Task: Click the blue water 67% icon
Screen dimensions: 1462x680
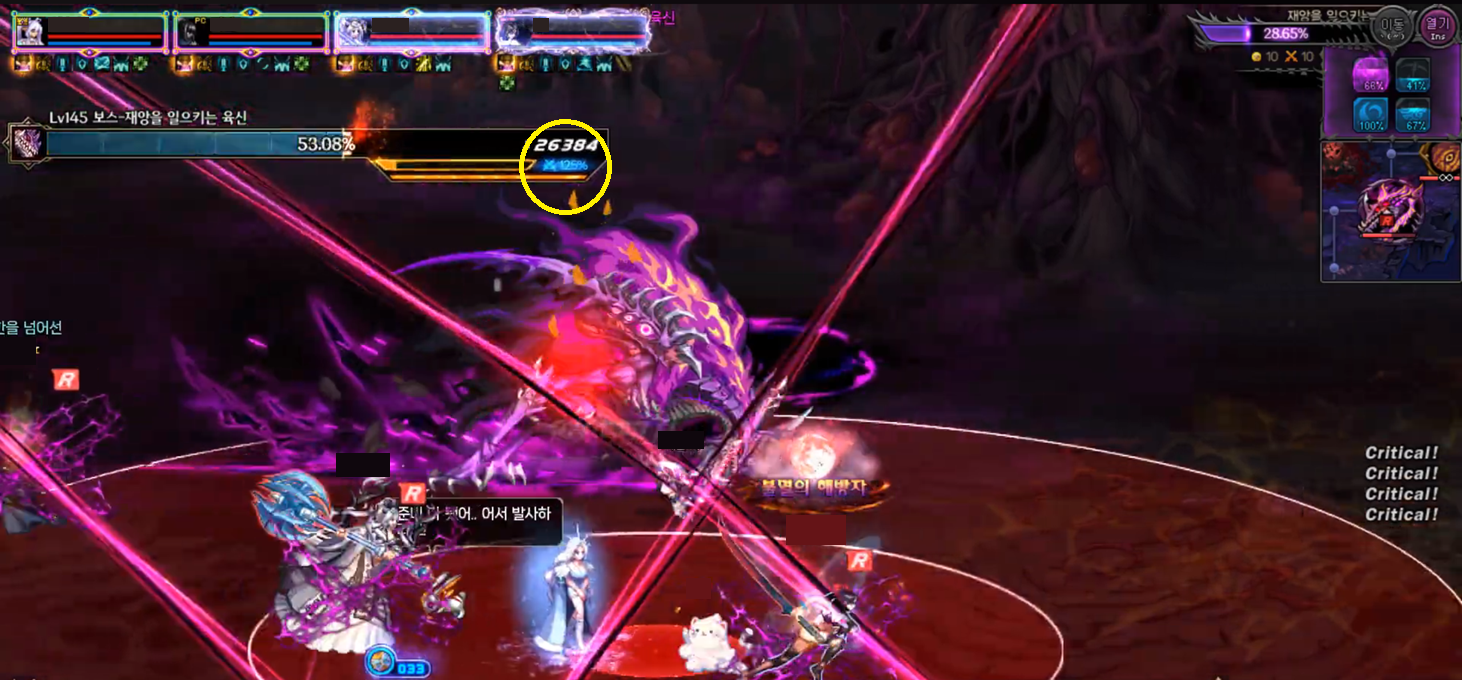Action: [1411, 113]
